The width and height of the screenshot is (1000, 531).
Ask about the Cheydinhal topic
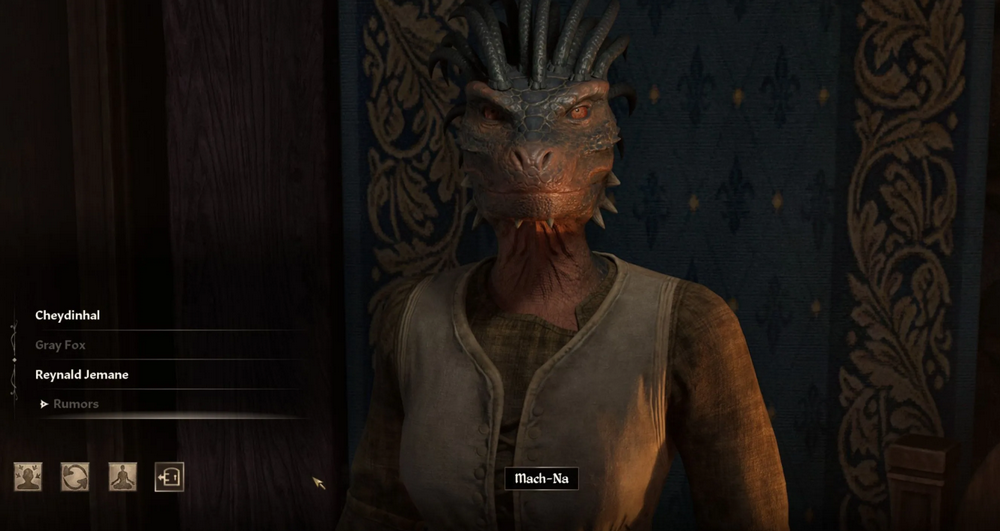point(67,315)
